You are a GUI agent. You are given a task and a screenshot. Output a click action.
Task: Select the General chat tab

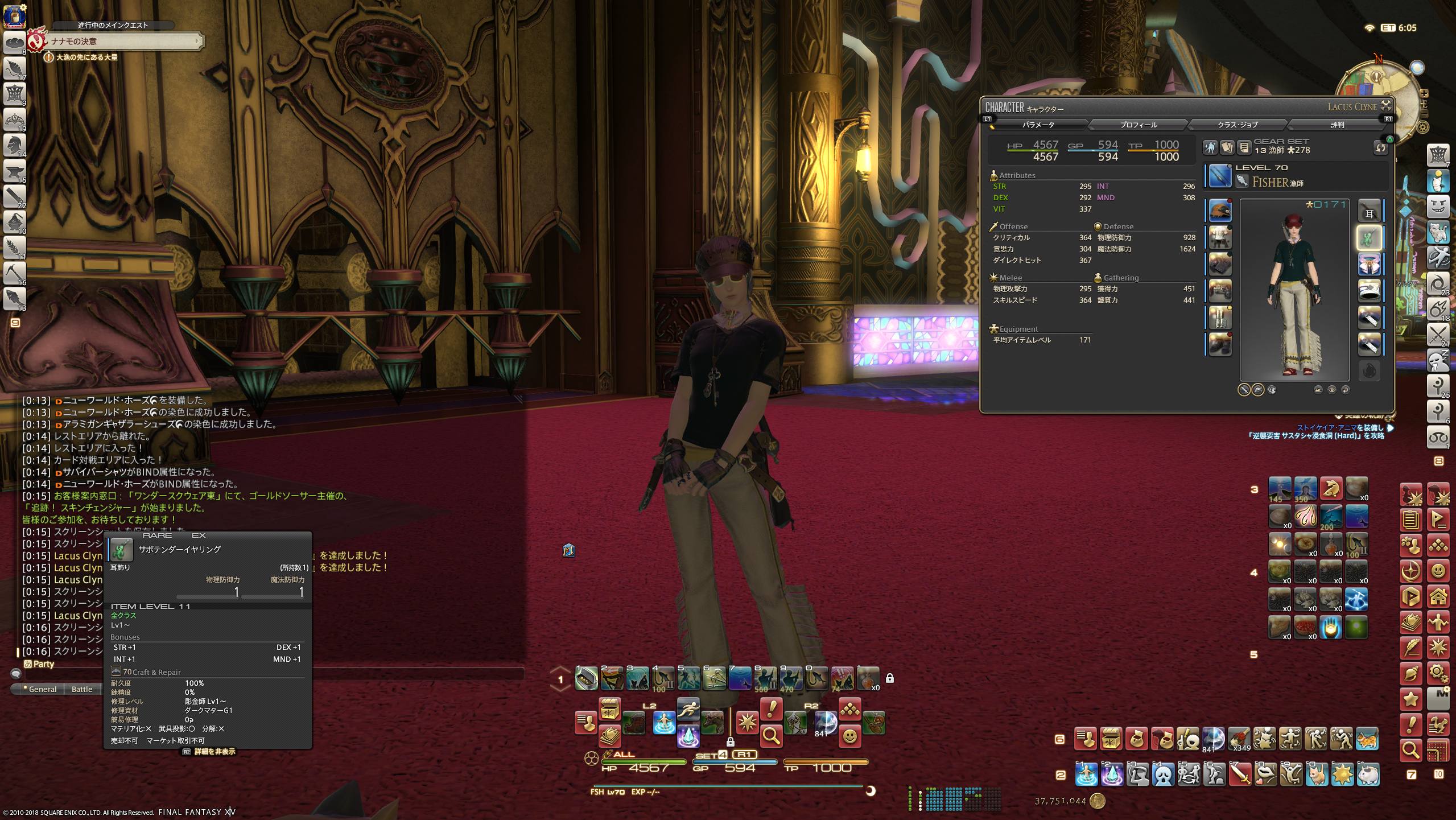pos(43,689)
